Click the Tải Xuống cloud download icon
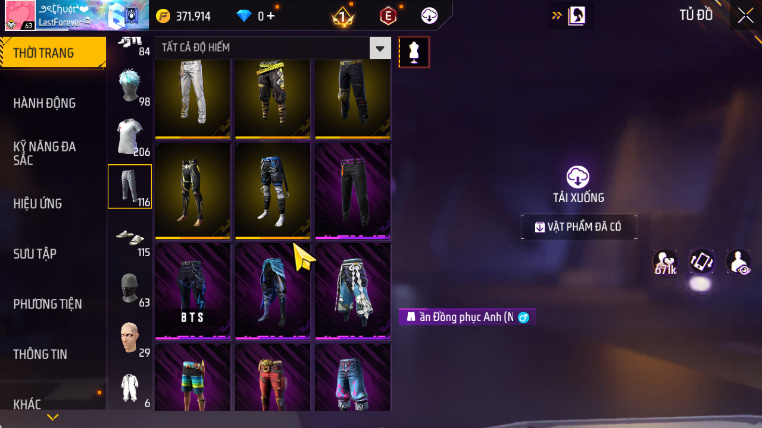This screenshot has height=428, width=762. [x=578, y=177]
